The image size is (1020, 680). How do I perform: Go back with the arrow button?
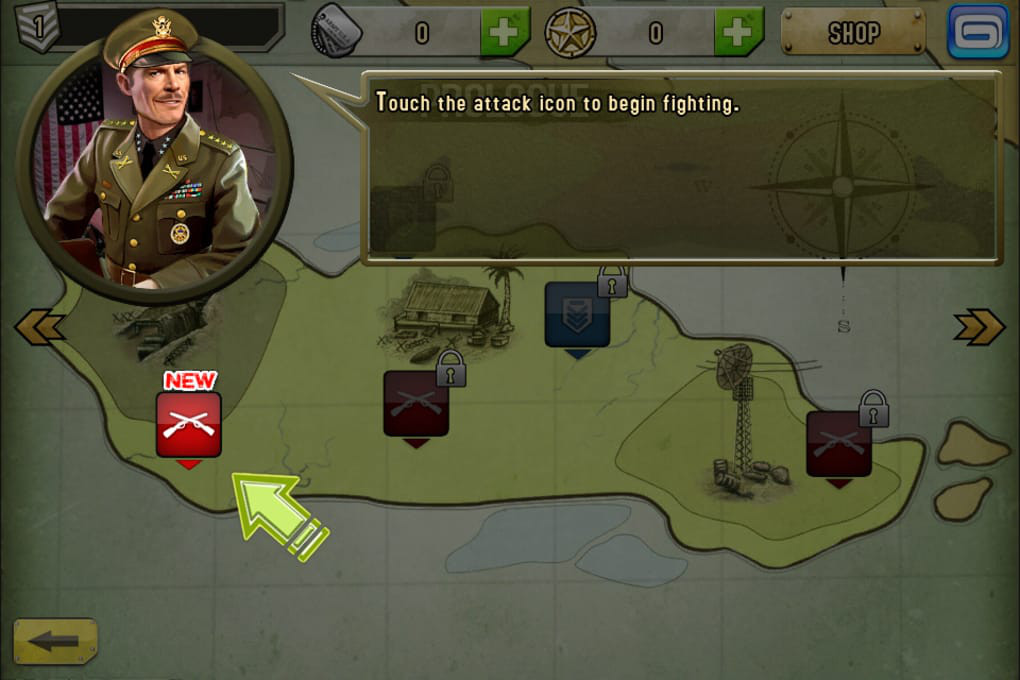(x=56, y=642)
